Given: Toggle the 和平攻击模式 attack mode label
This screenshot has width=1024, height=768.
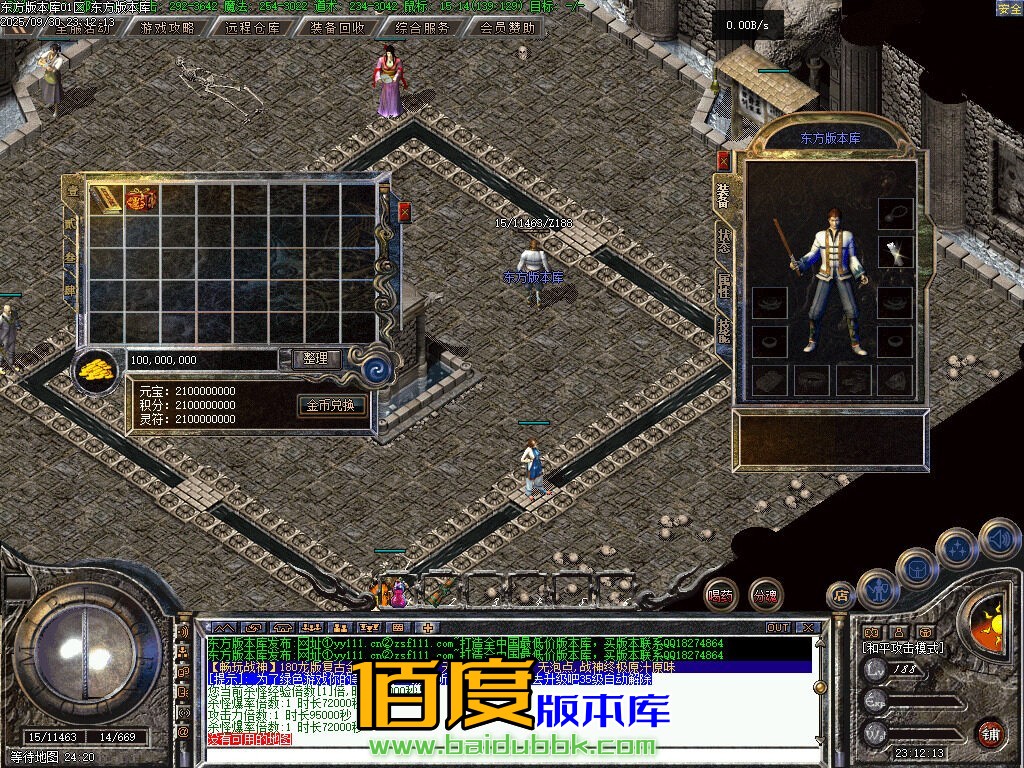Looking at the screenshot, I should [903, 648].
